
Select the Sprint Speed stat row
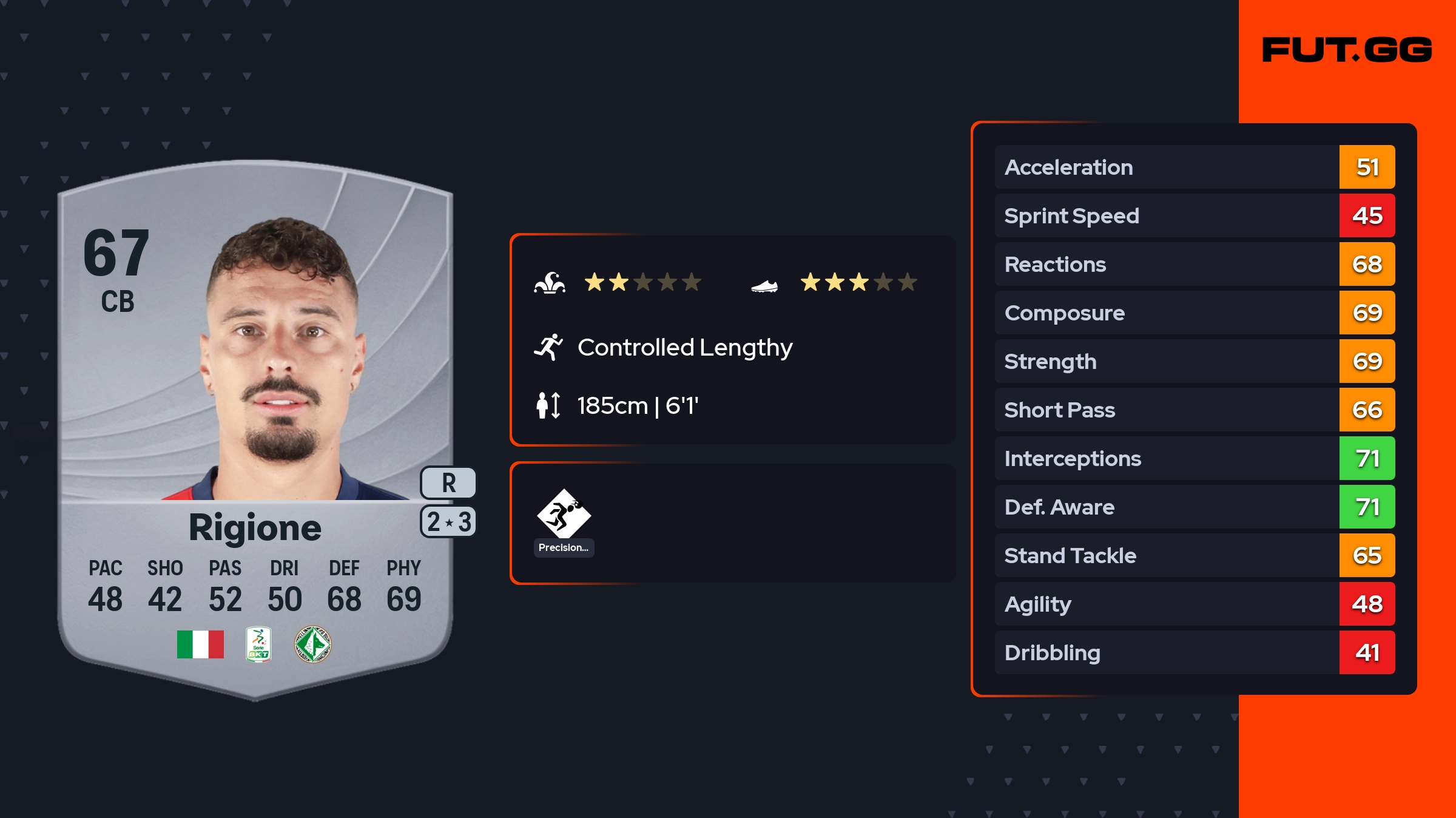pyautogui.click(x=1195, y=215)
